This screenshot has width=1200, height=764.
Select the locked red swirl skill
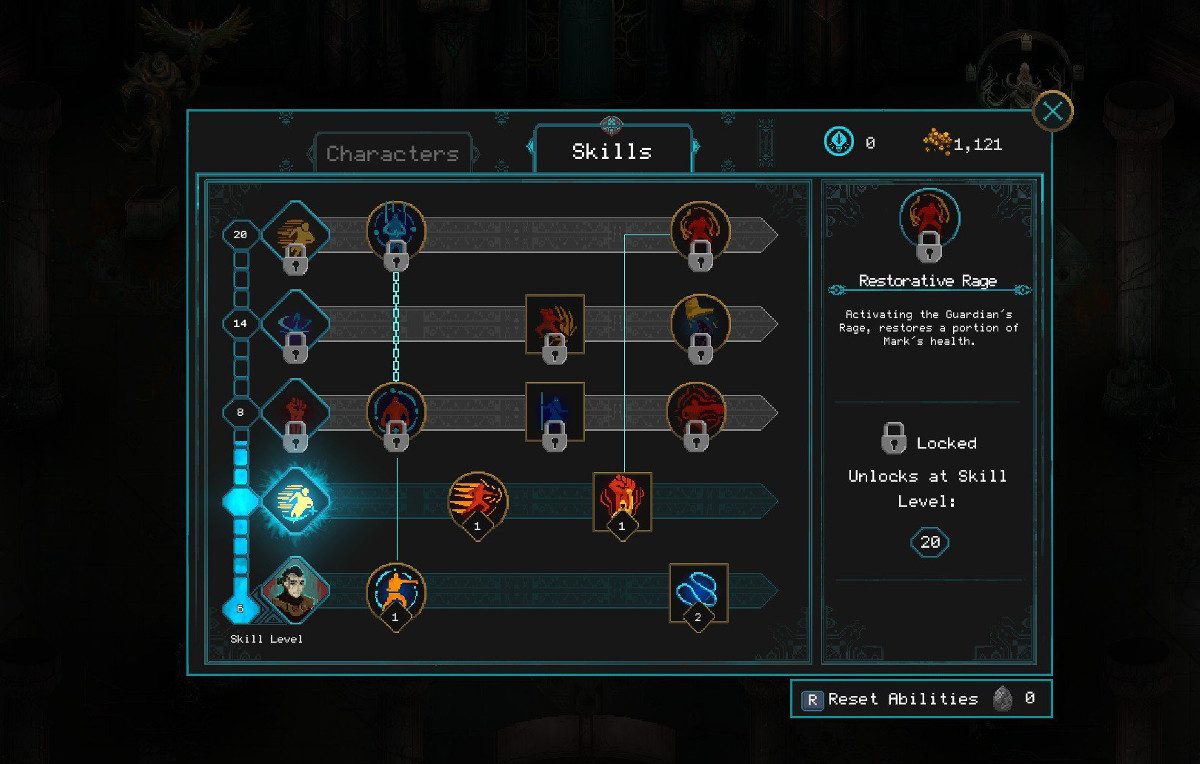697,411
